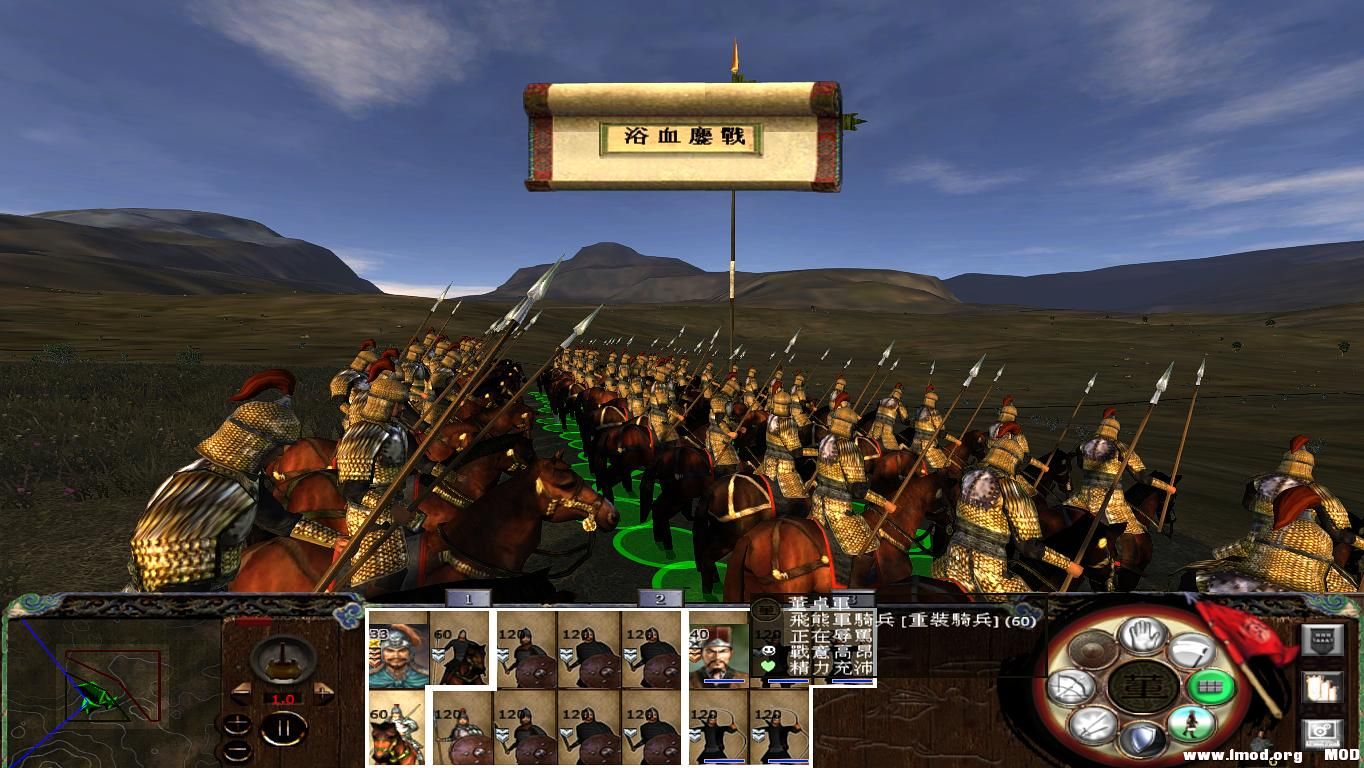Toggle skirmish mode with running soldier icon
Viewport: 1364px width, 768px height.
point(1191,726)
